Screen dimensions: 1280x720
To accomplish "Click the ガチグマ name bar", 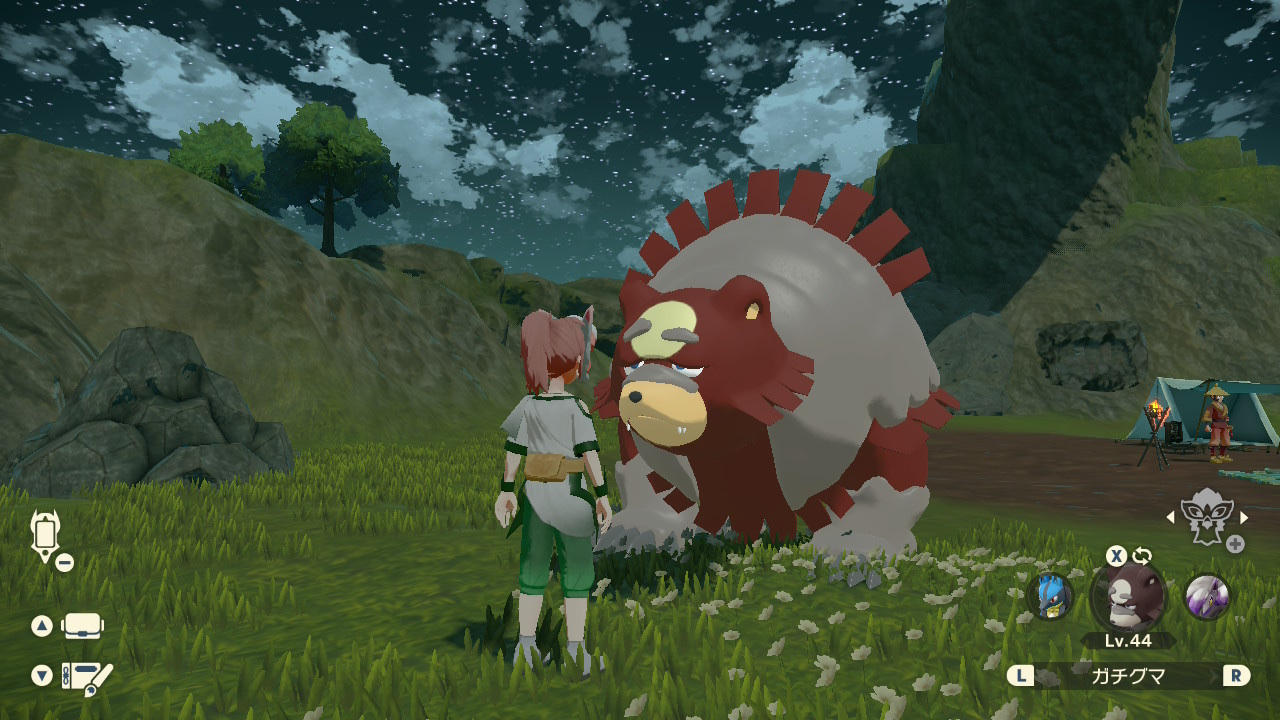I will [x=1127, y=676].
